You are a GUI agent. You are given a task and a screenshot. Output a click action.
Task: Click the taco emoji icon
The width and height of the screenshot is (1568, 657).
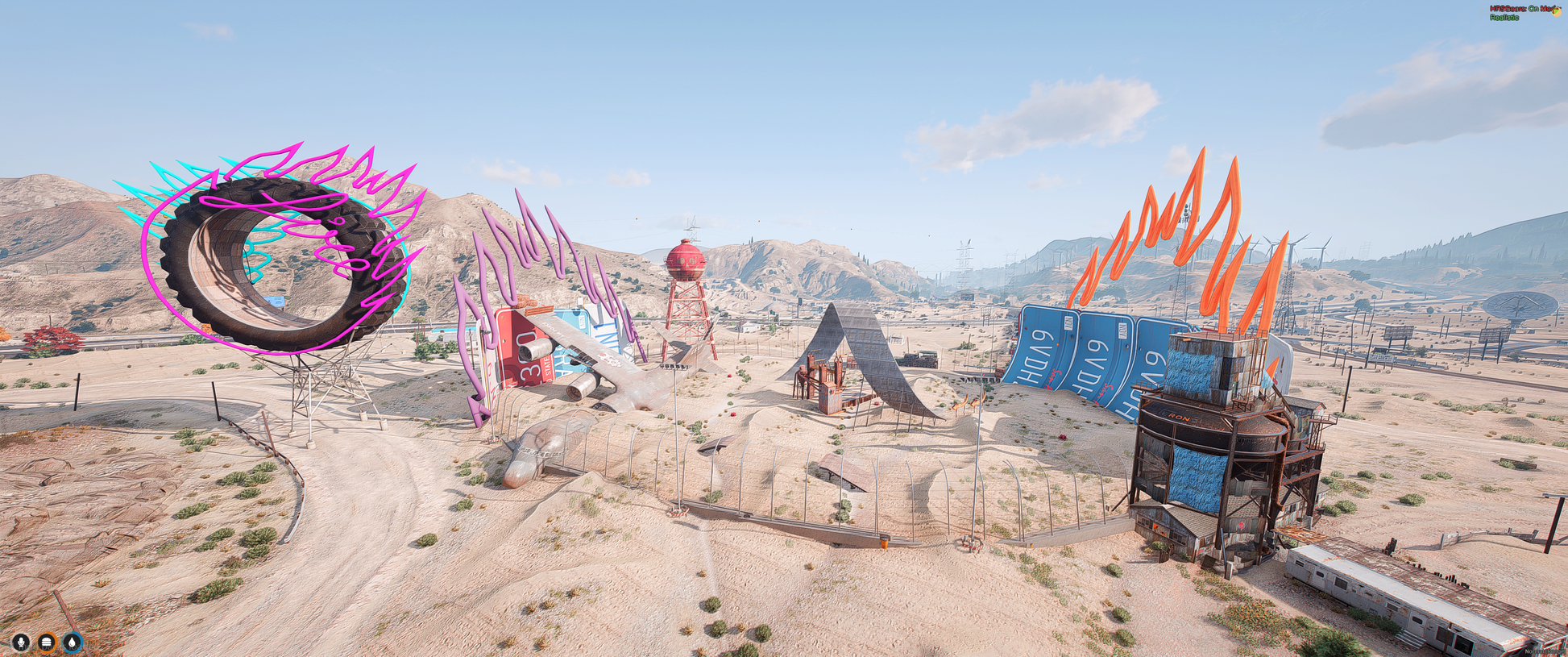click(x=1557, y=11)
